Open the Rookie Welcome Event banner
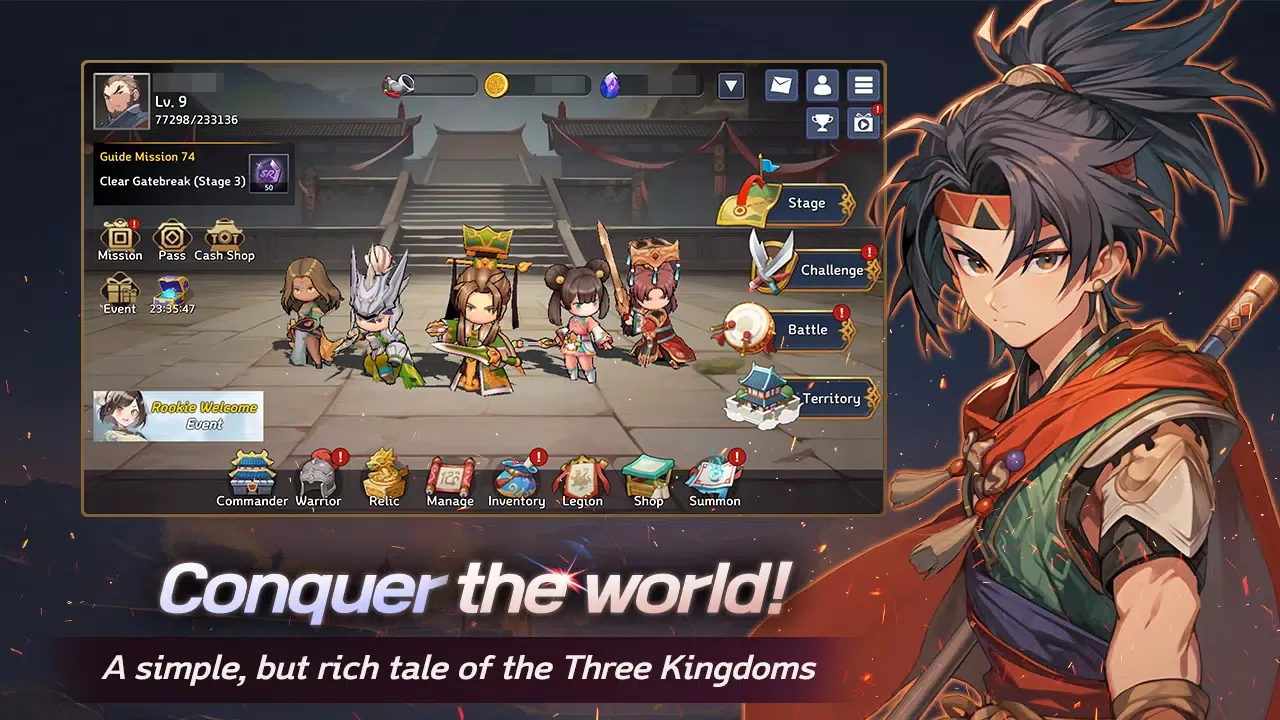1280x720 pixels. [176, 415]
